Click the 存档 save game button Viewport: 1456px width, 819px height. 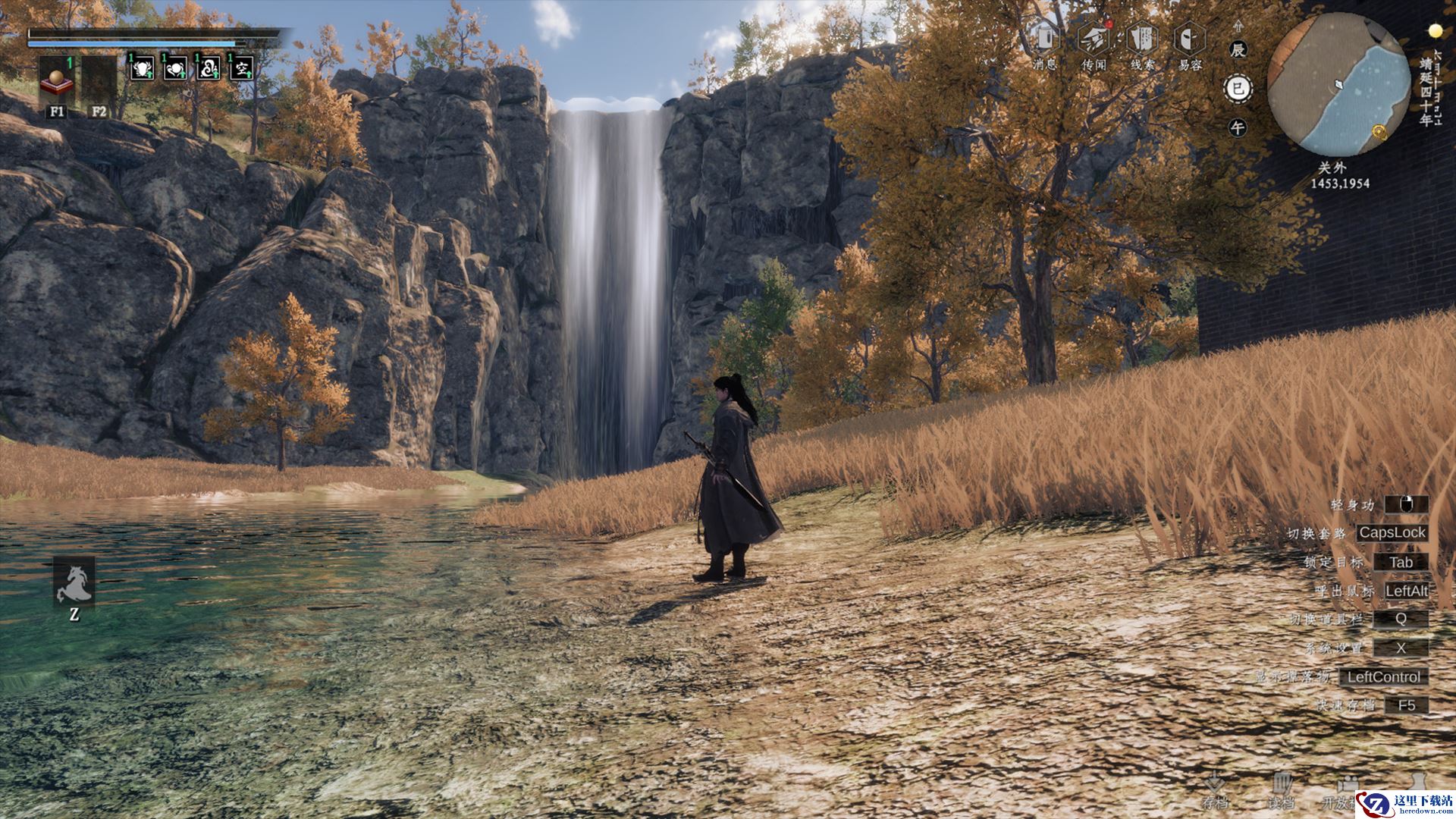(x=1215, y=789)
